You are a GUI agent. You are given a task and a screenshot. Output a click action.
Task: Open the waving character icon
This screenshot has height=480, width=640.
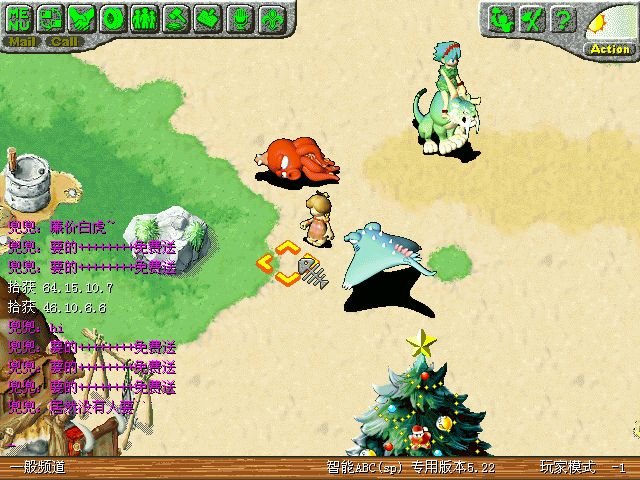503,18
